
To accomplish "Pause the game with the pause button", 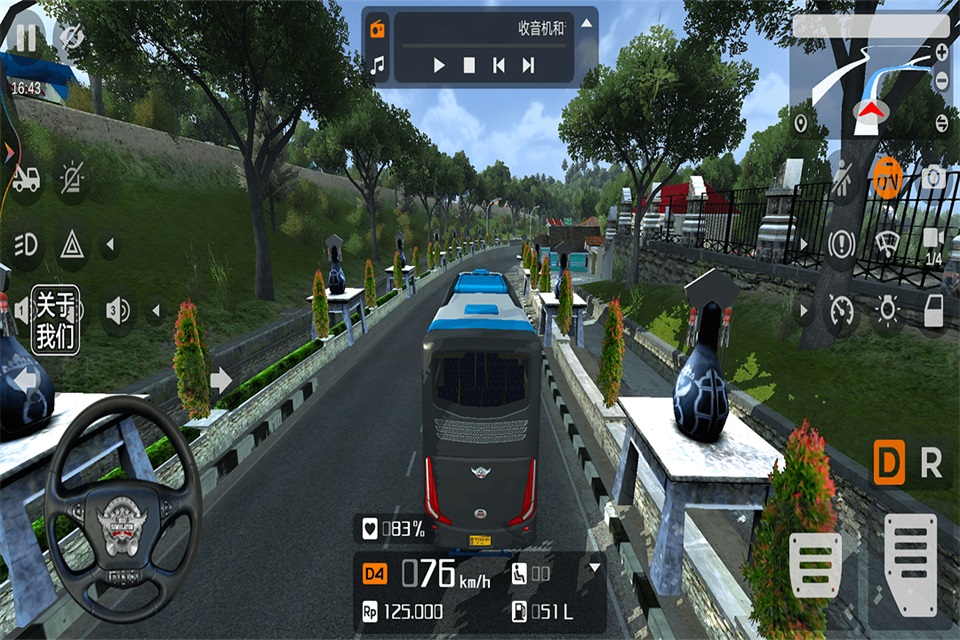I will tap(25, 38).
